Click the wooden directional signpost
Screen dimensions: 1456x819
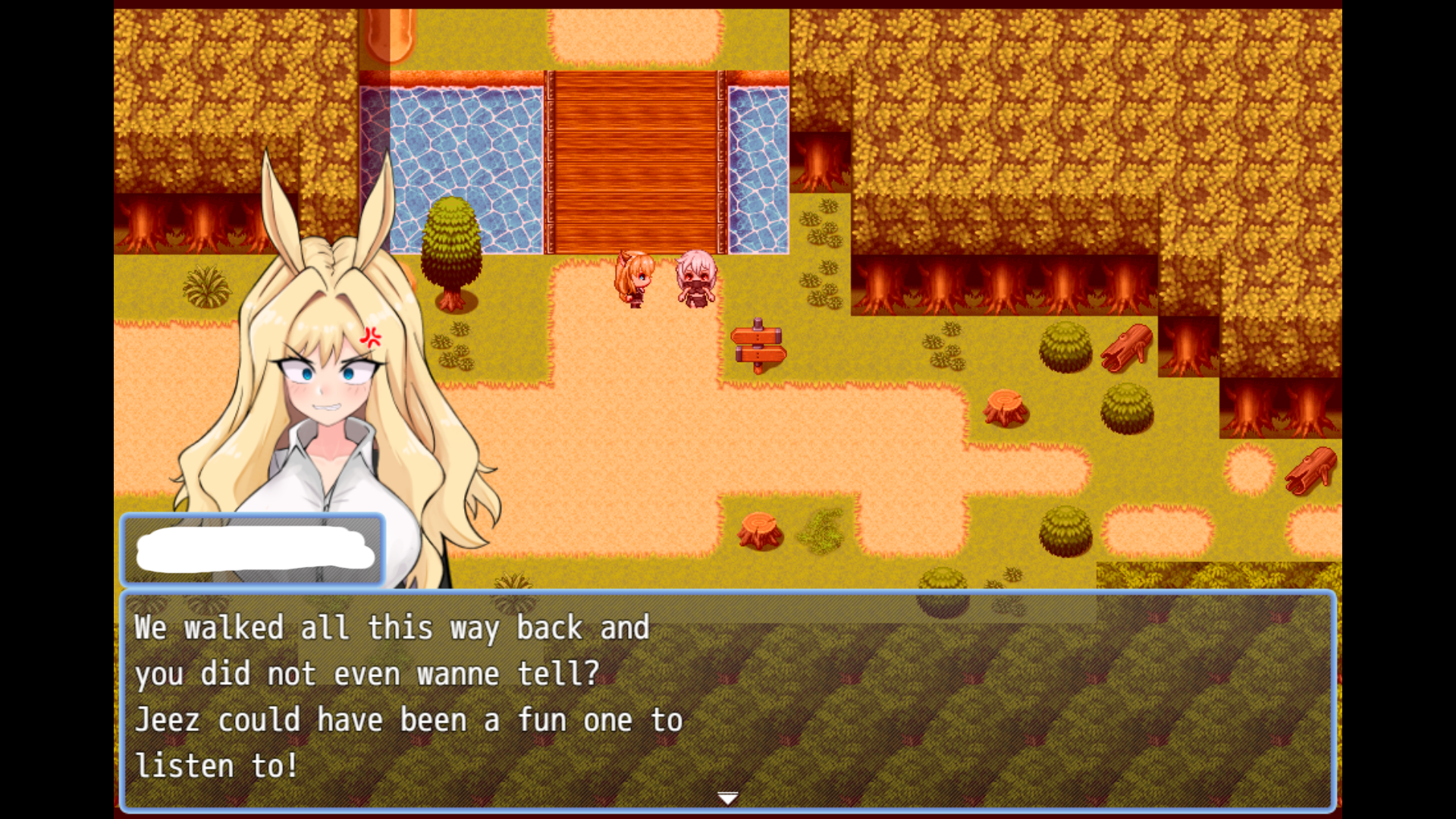pos(758,345)
